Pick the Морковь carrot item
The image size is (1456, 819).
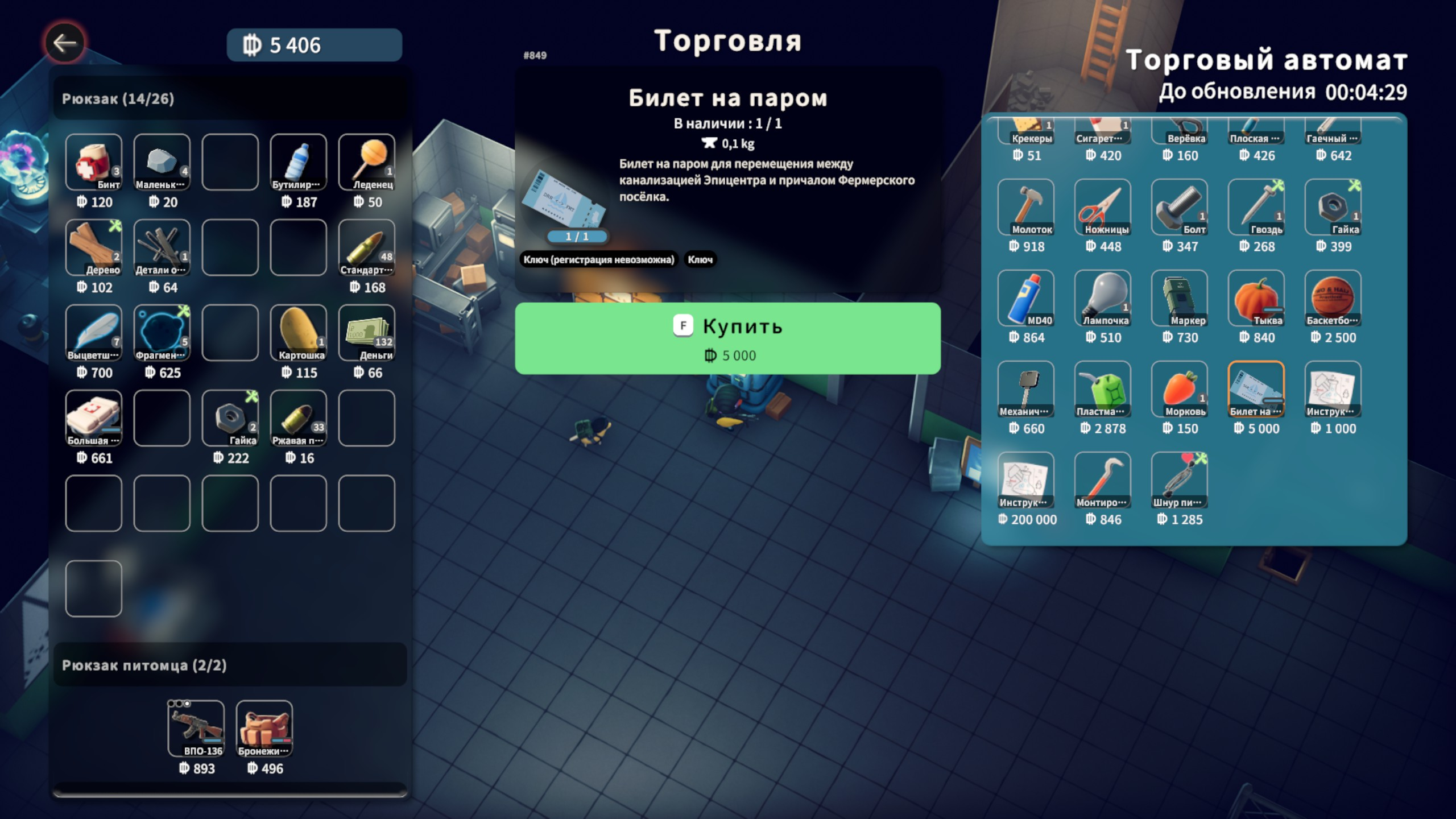pyautogui.click(x=1180, y=389)
